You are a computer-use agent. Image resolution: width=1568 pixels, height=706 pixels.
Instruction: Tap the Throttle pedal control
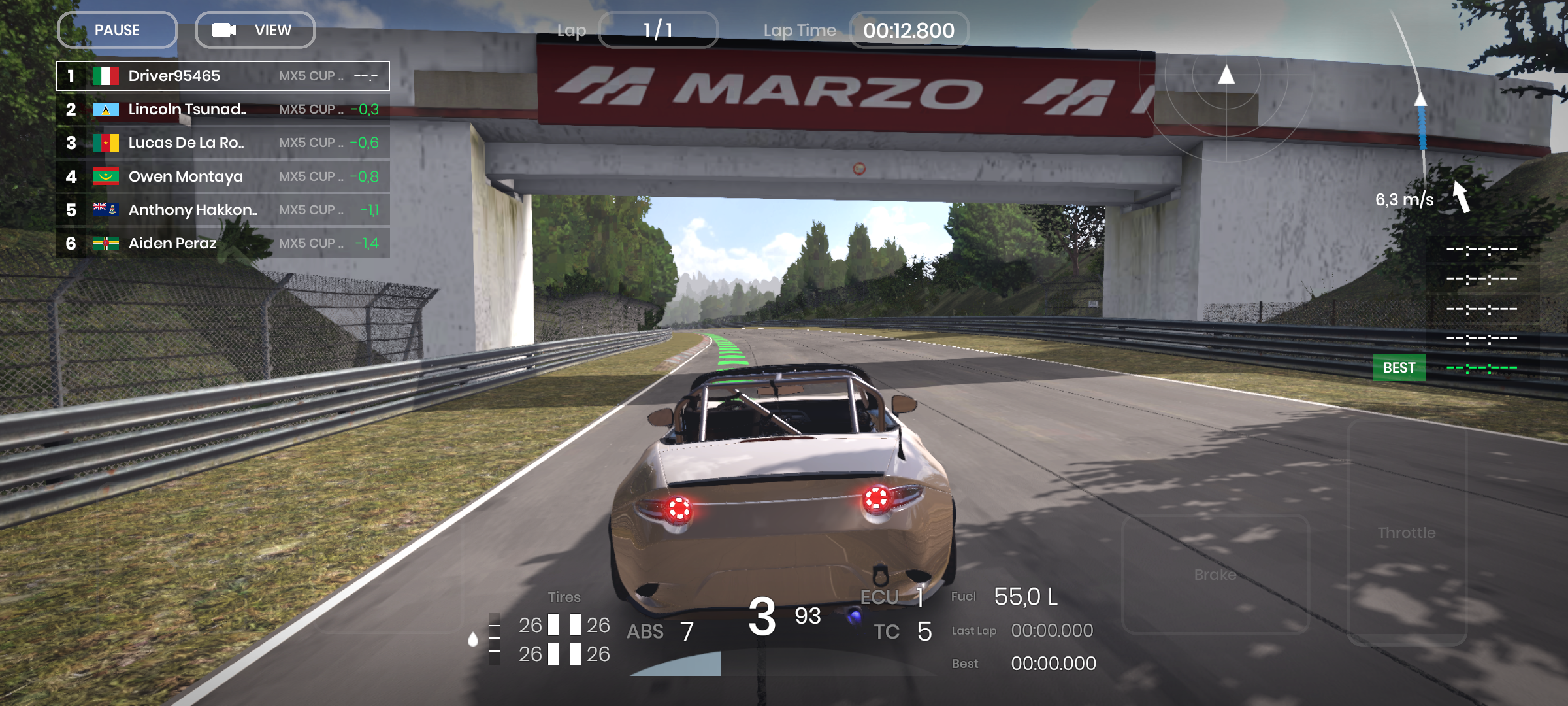1407,533
